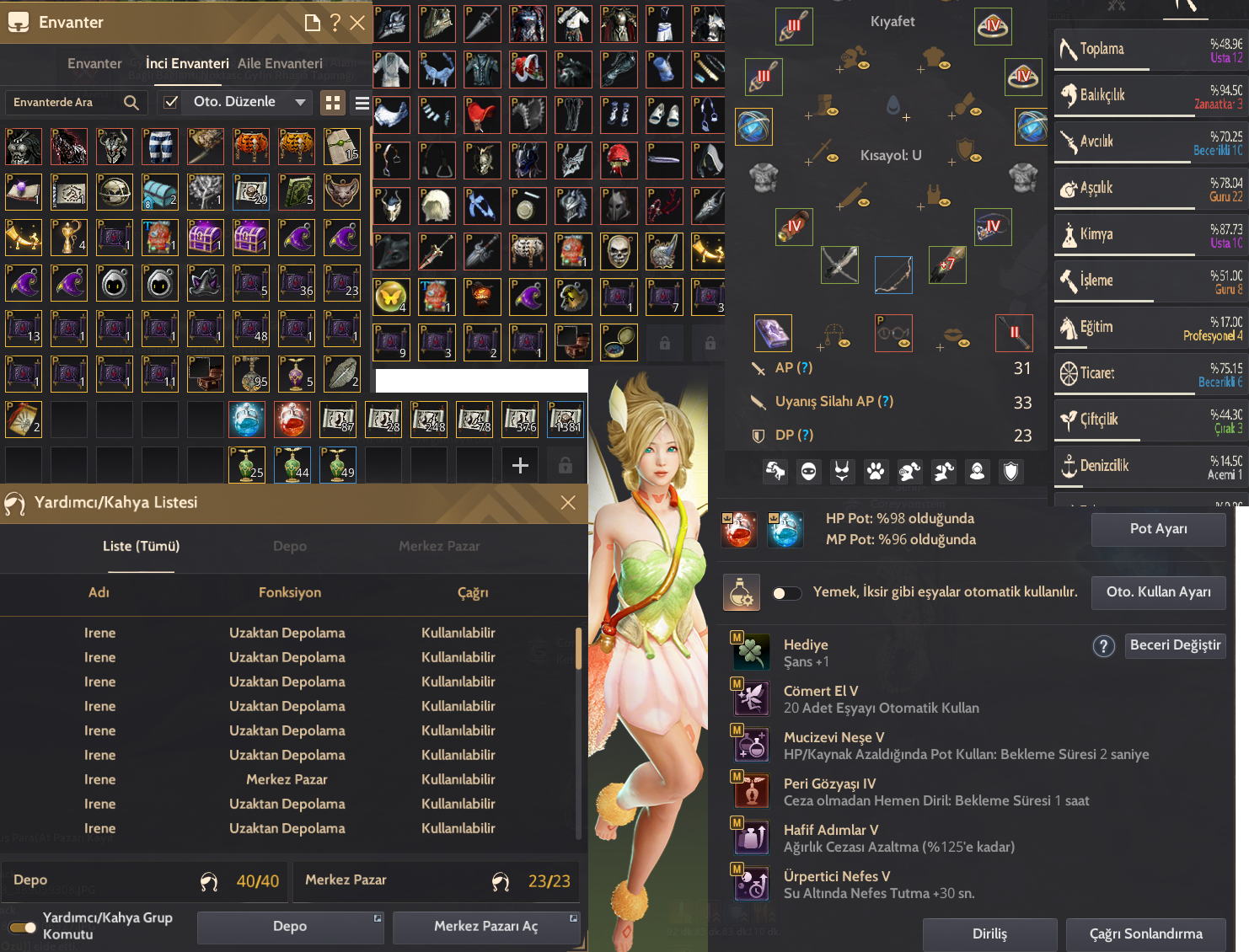The width and height of the screenshot is (1249, 952).
Task: Click the Aşçılık cooking pot icon
Action: (x=1069, y=188)
